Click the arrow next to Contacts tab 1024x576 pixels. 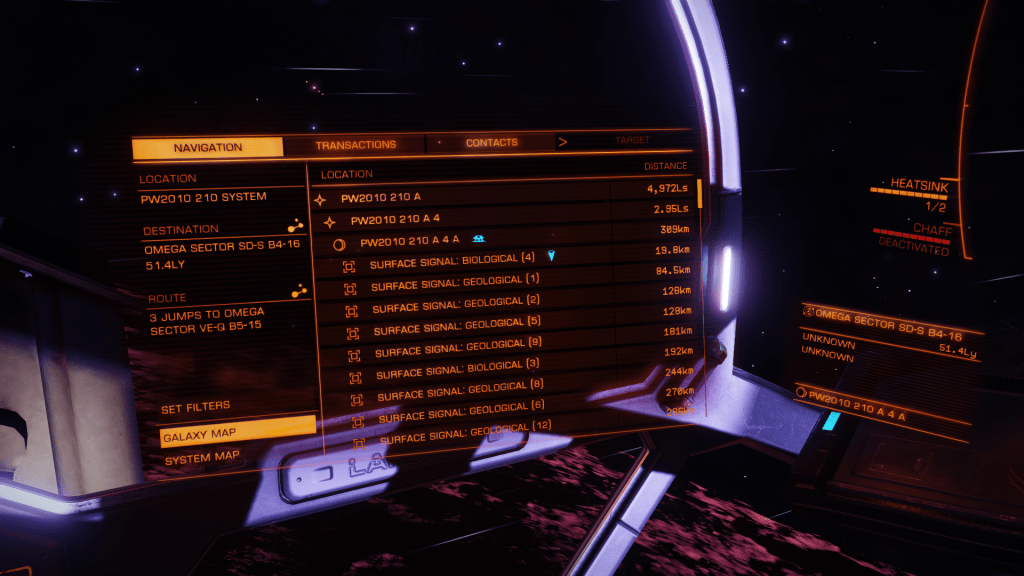click(562, 142)
